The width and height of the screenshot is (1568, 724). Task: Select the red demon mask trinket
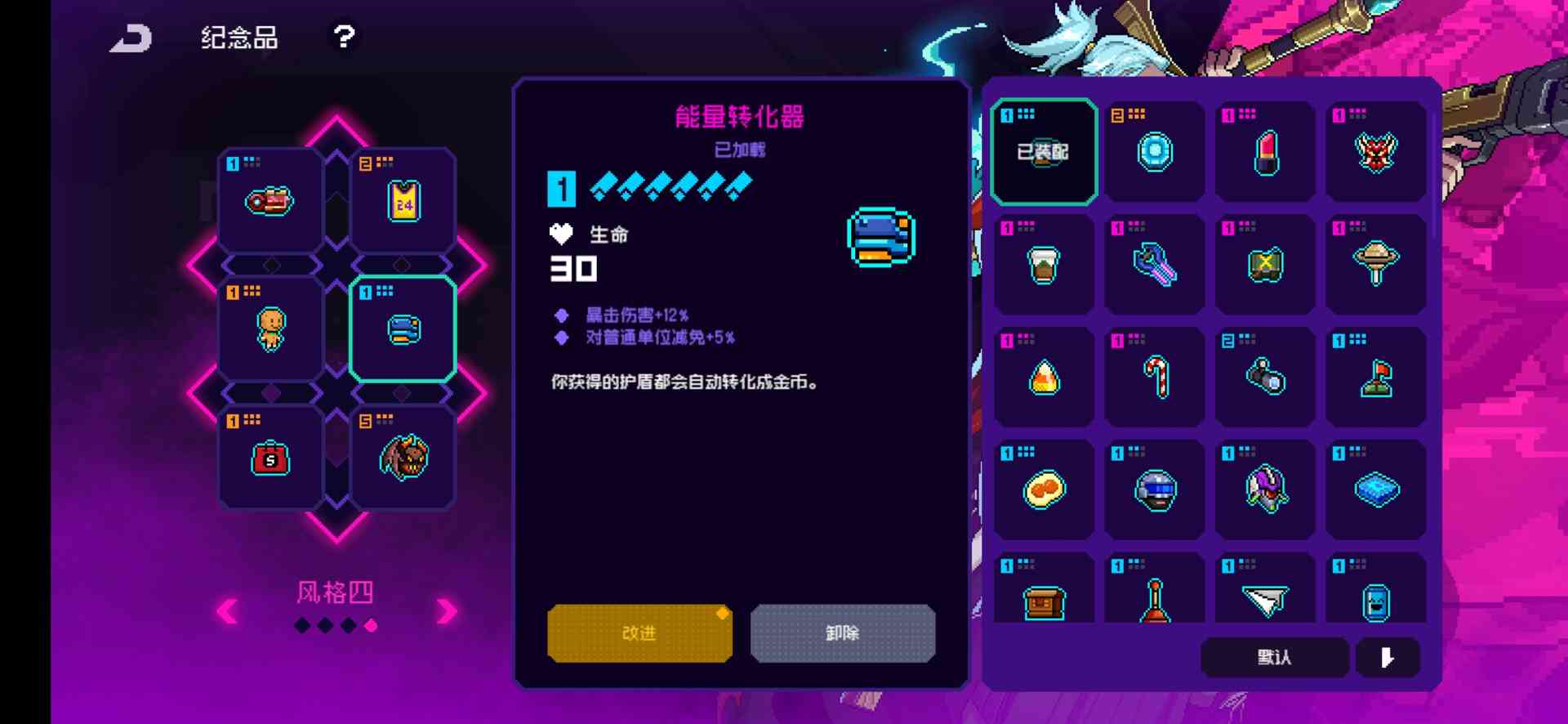[1376, 151]
